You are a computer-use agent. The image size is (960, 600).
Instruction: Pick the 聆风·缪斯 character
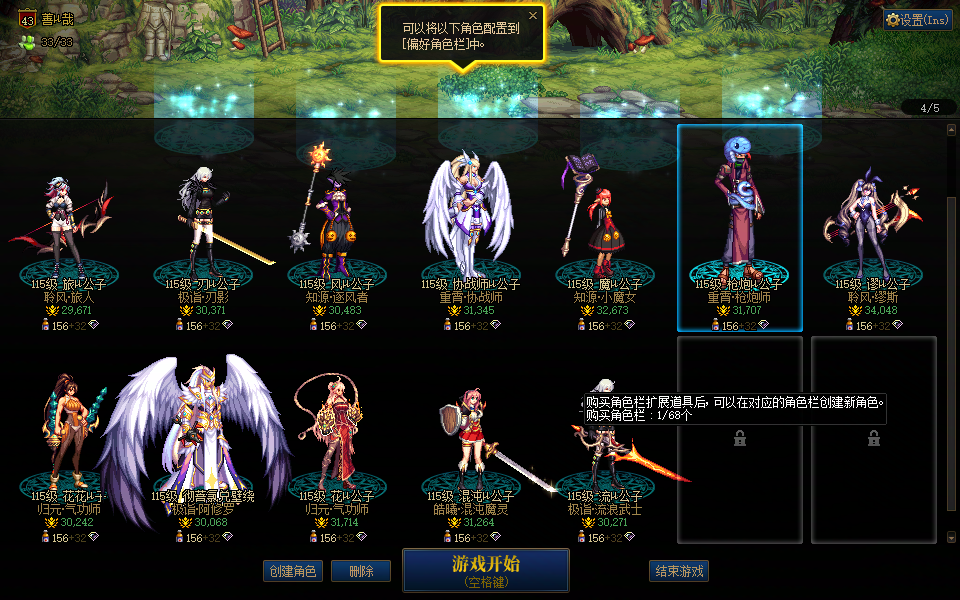coord(873,230)
